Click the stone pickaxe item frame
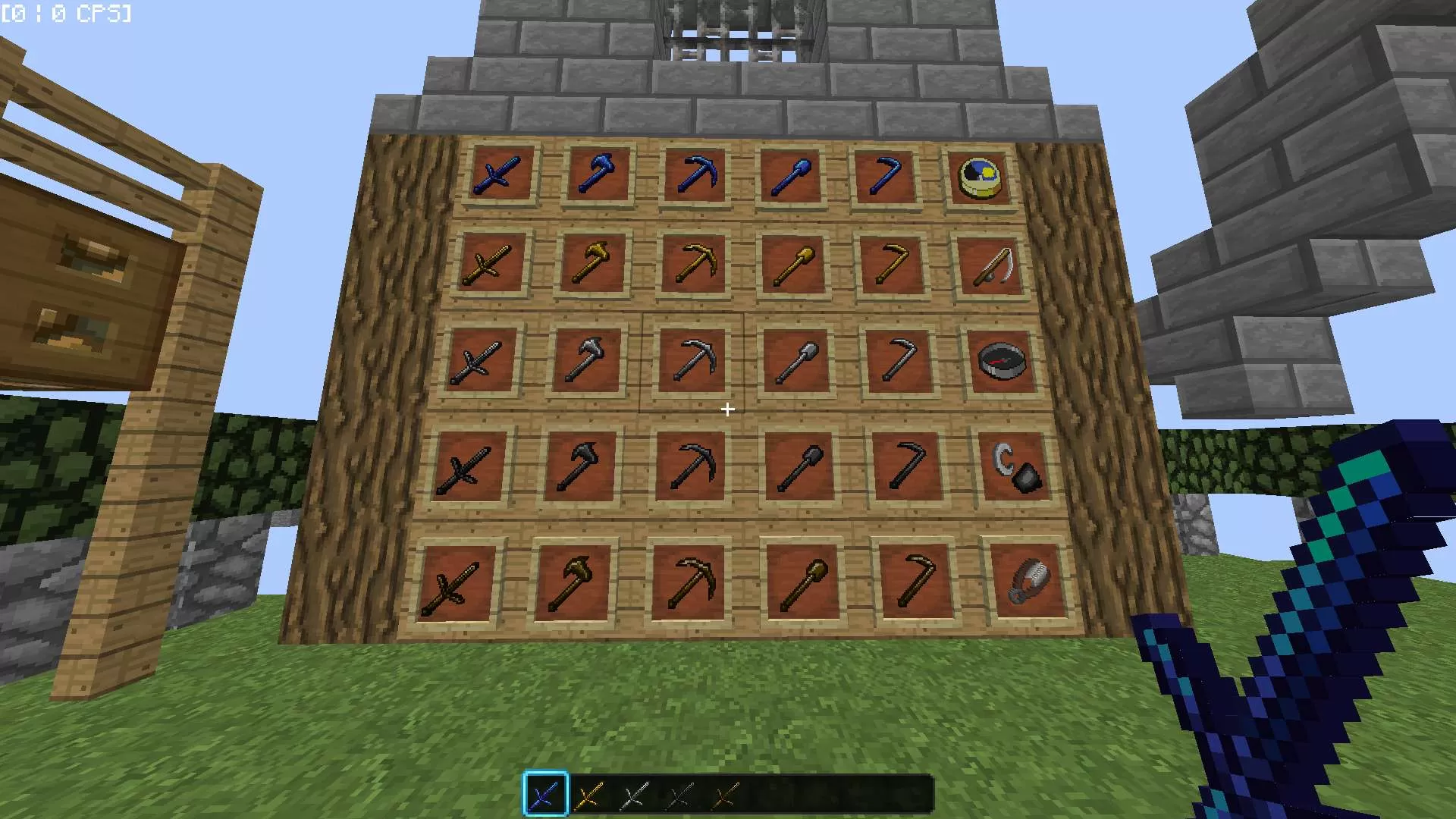 pos(694,466)
